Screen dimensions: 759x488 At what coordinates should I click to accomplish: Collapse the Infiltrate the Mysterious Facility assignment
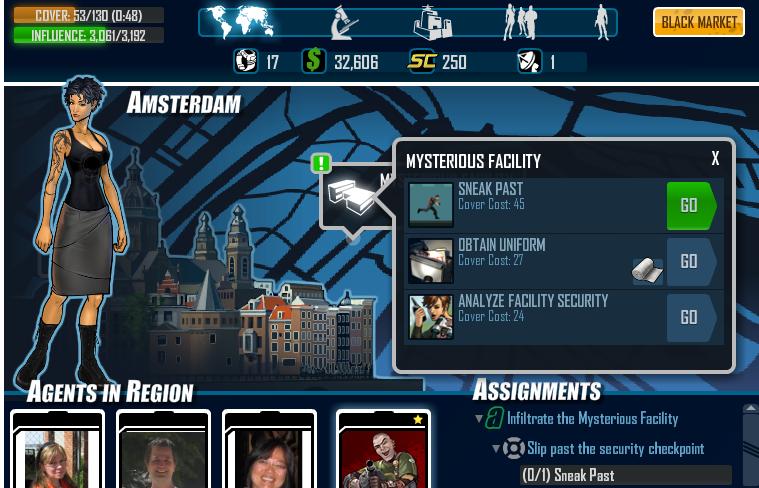[x=479, y=419]
